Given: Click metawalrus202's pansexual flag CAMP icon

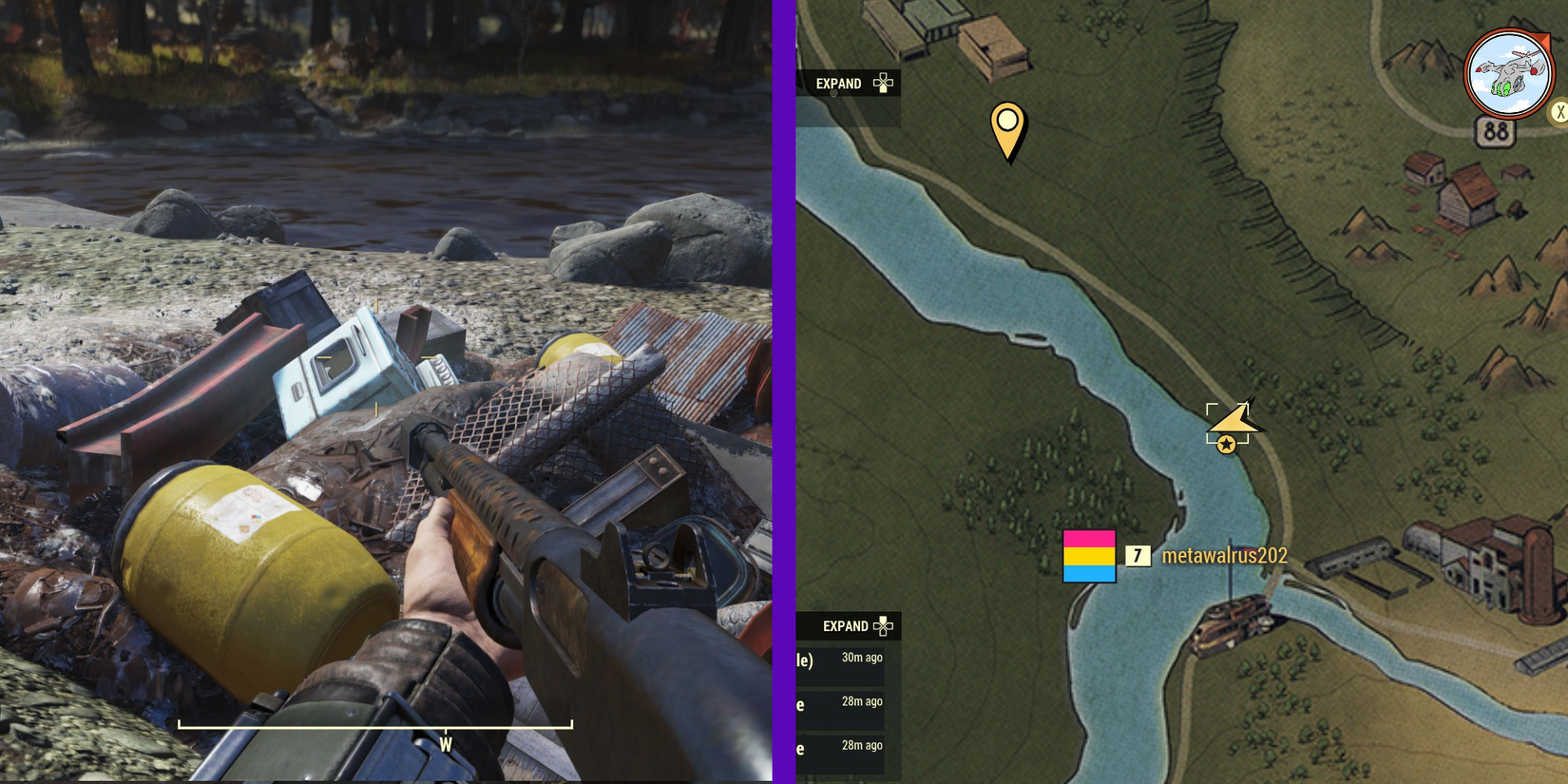Looking at the screenshot, I should coord(1089,557).
